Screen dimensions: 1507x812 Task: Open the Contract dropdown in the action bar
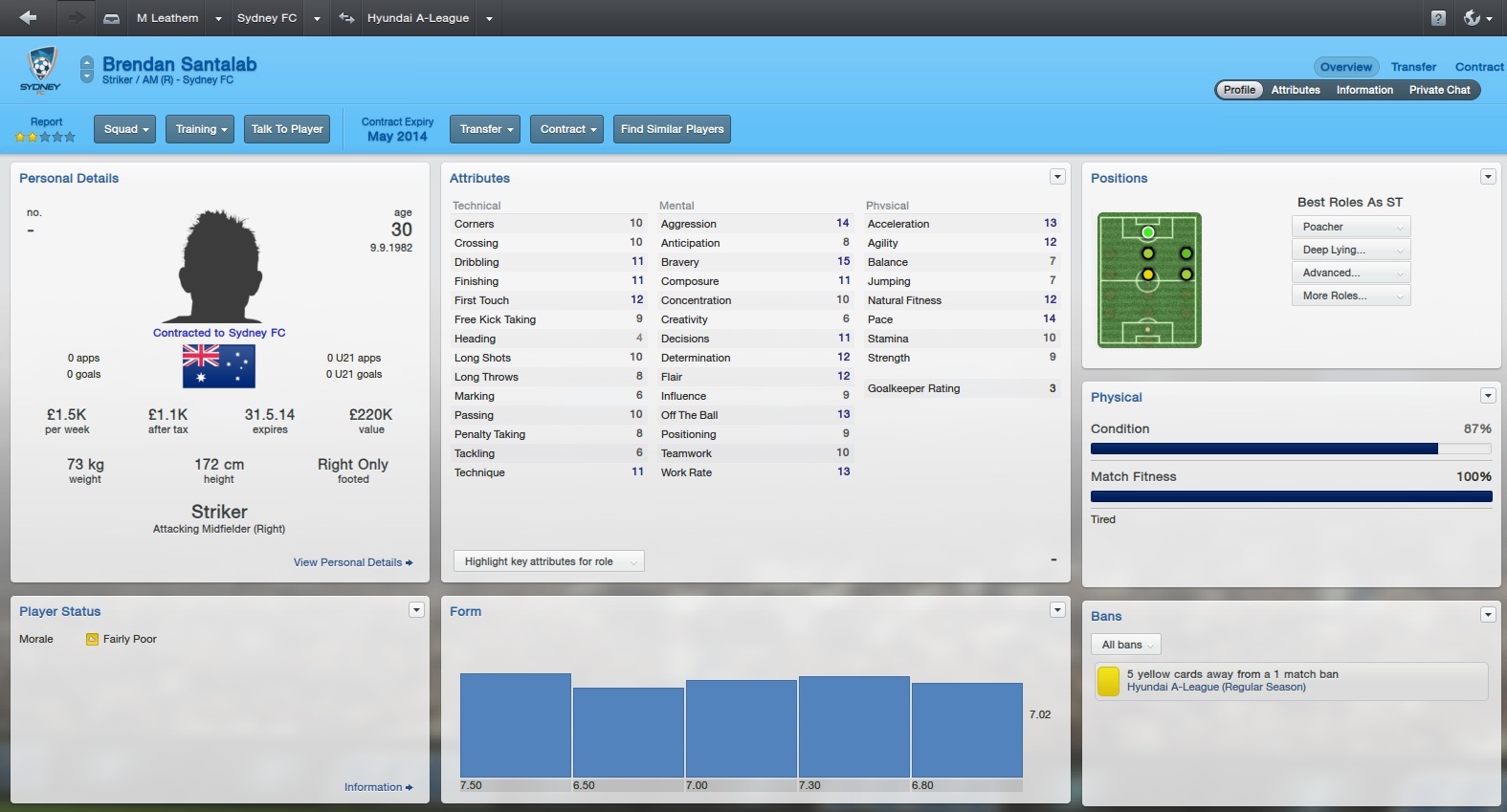pyautogui.click(x=567, y=129)
